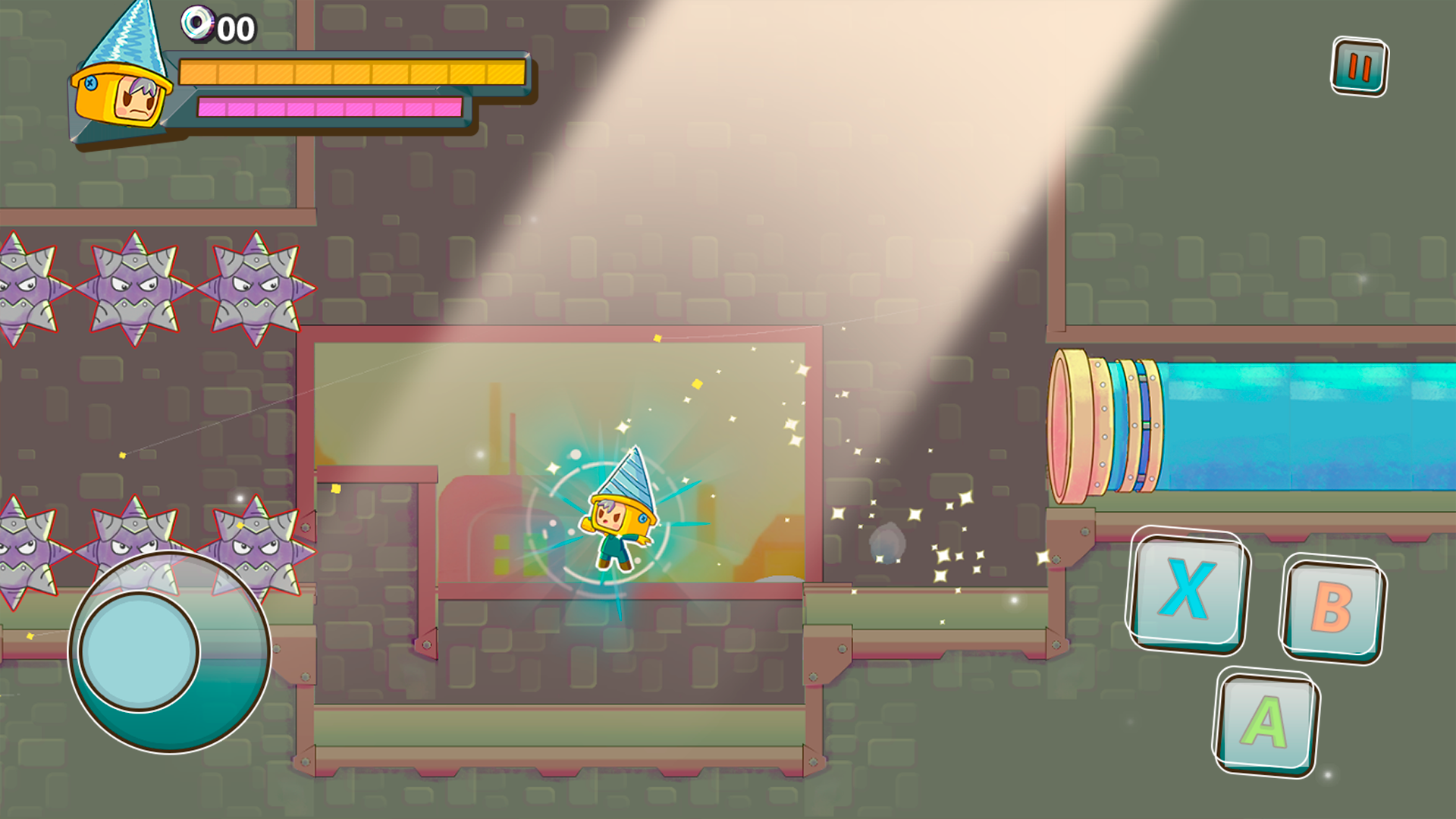Click the character portrait with the pointed hat
Screen dimensions: 1456x819
[121, 83]
